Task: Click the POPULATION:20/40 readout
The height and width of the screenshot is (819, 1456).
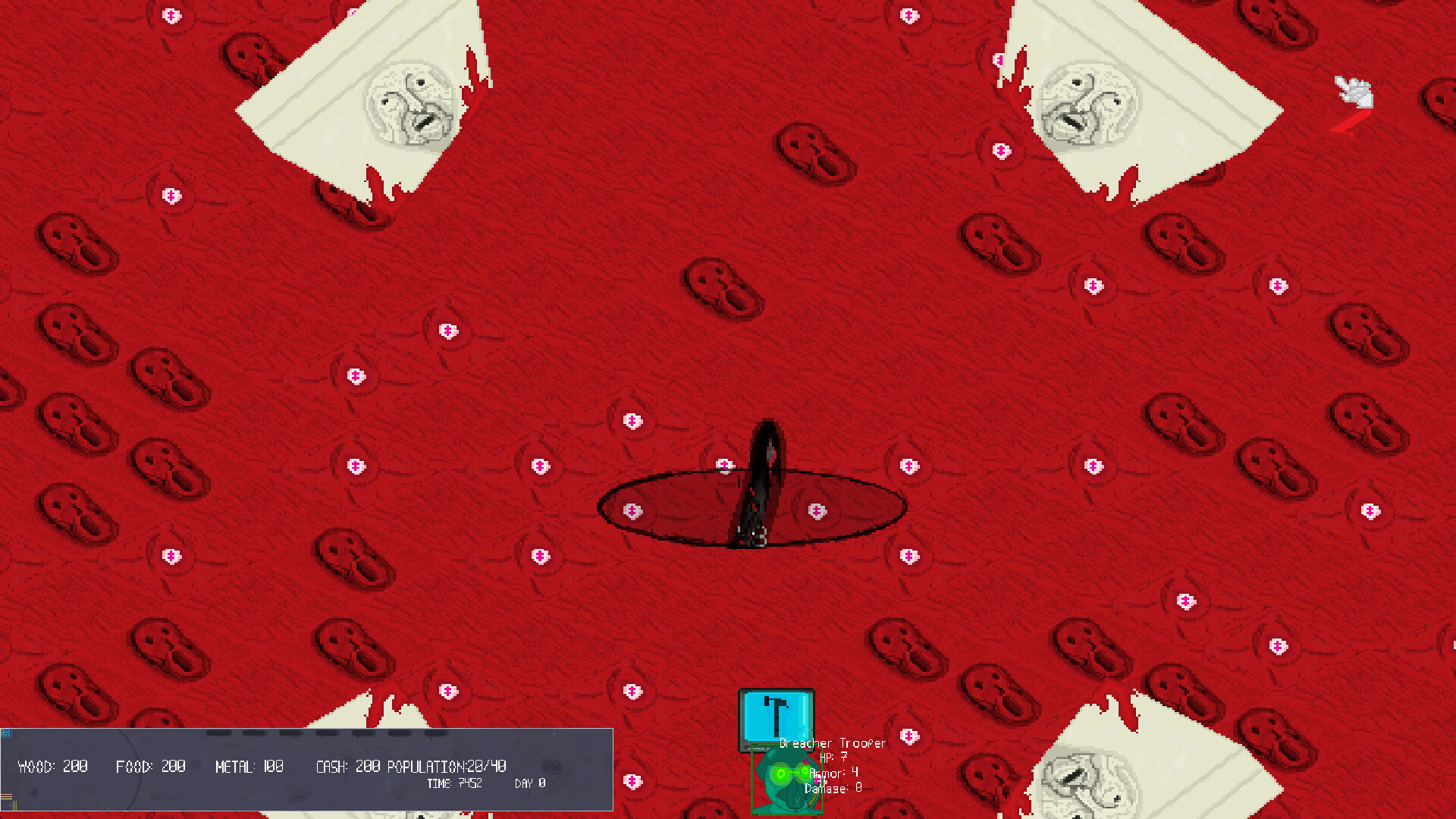Action: 447,766
